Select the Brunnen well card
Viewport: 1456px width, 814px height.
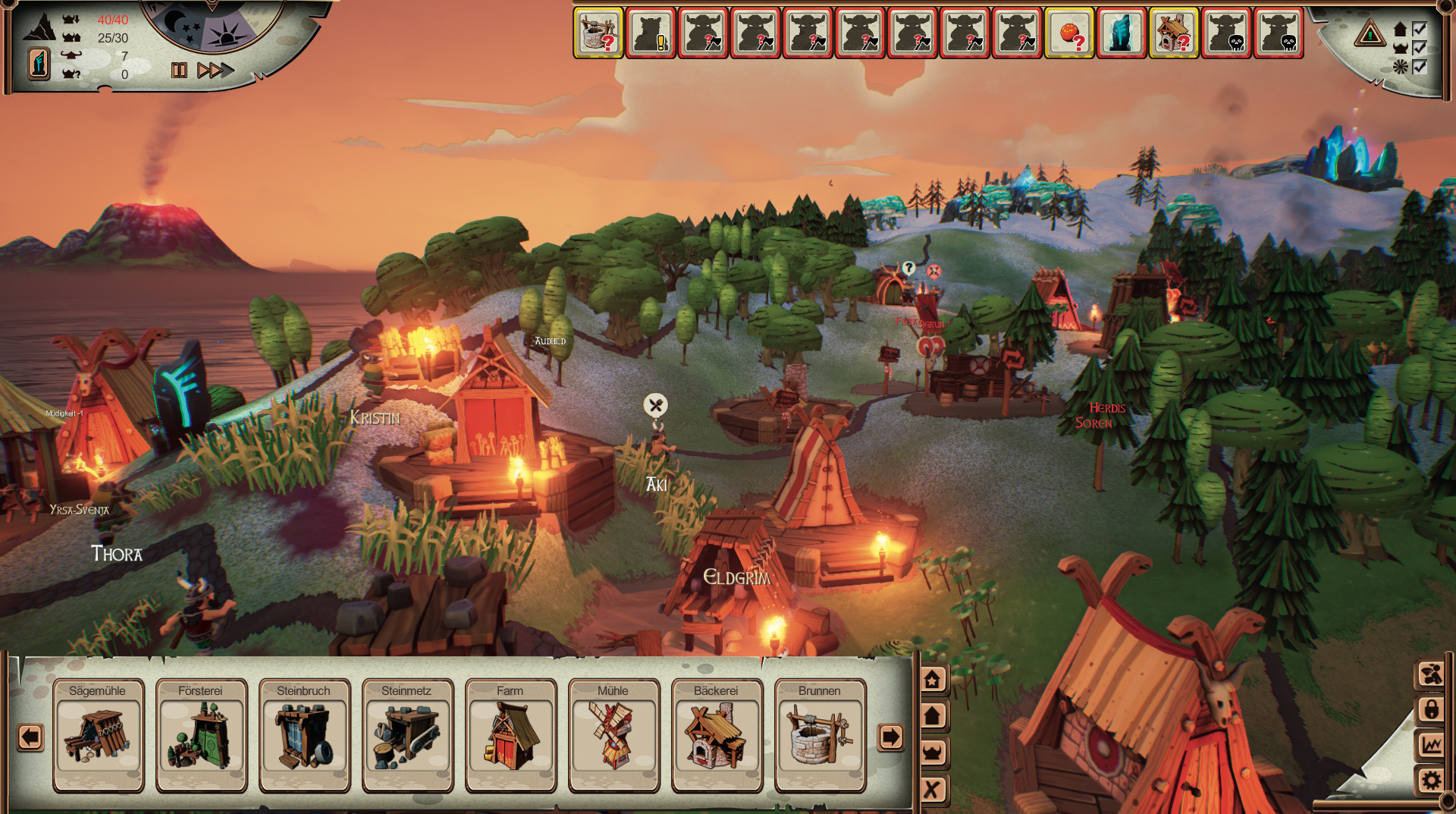pyautogui.click(x=820, y=734)
